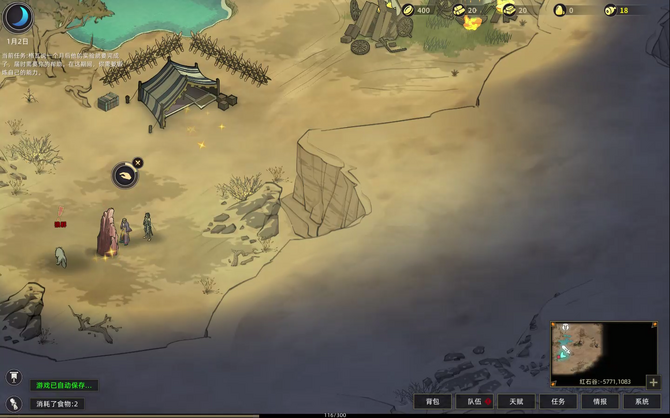The width and height of the screenshot is (670, 418).
Task: Open the 情报 intel panel
Action: coord(599,401)
